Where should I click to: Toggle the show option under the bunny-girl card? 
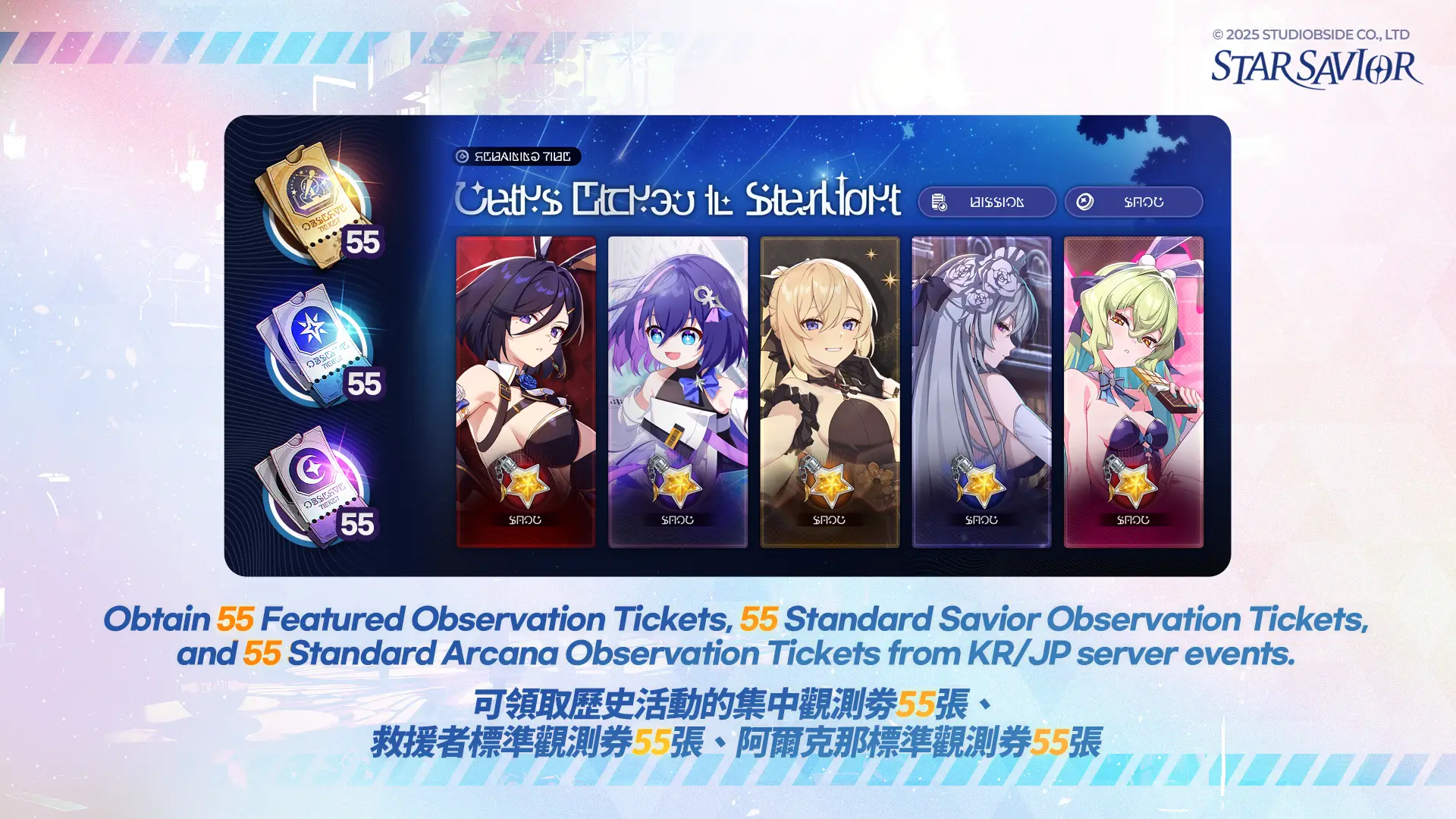(526, 519)
